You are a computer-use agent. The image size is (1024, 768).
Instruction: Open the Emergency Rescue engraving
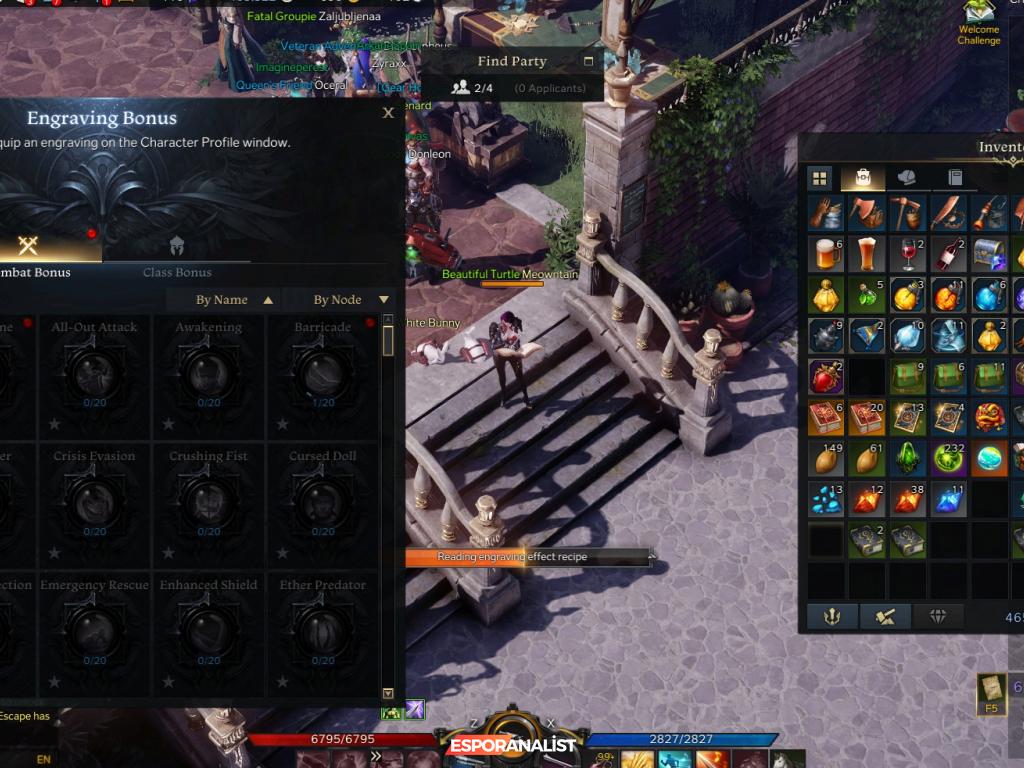click(x=94, y=630)
